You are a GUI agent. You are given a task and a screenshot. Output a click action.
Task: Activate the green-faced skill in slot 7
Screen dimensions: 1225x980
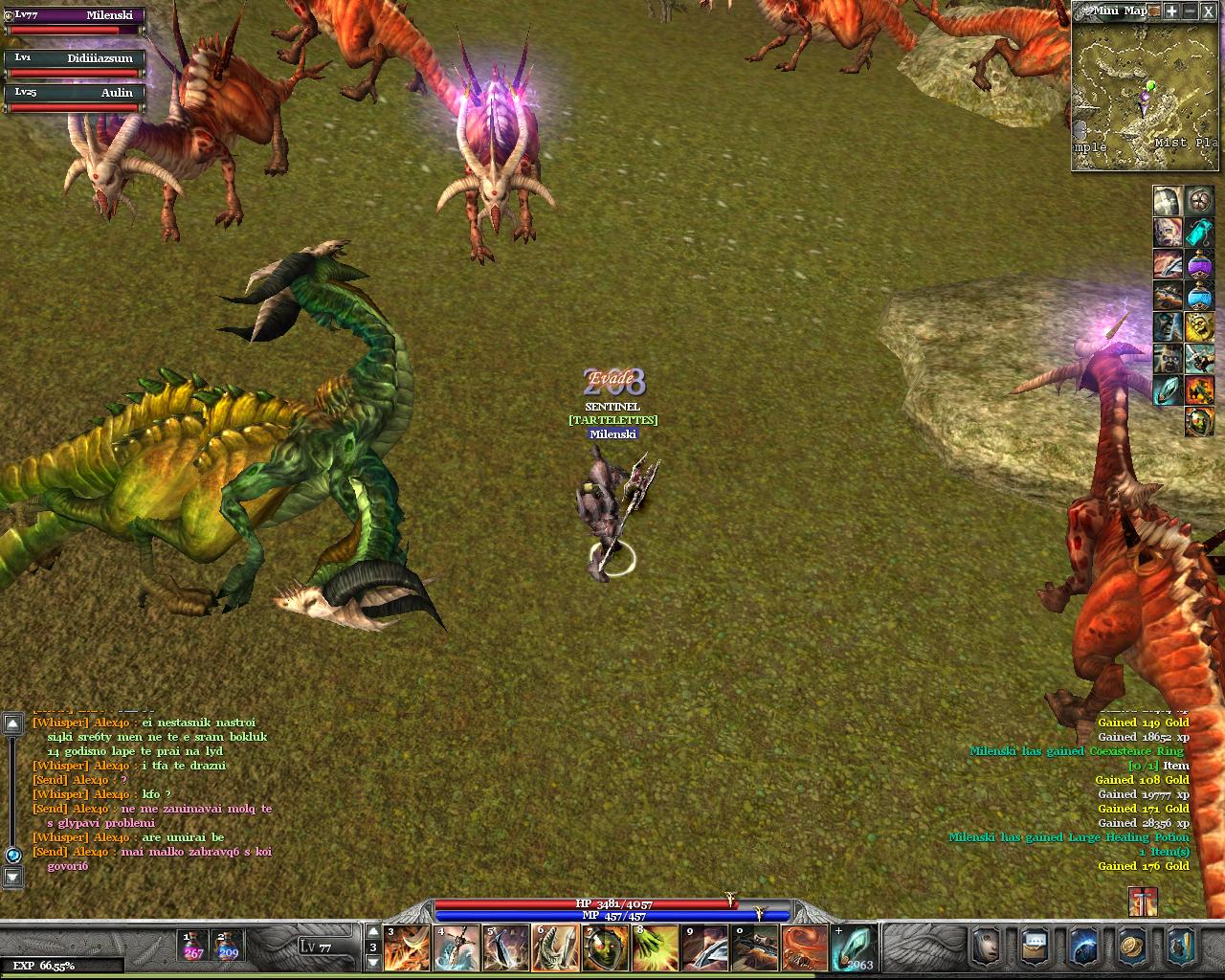pyautogui.click(x=605, y=947)
